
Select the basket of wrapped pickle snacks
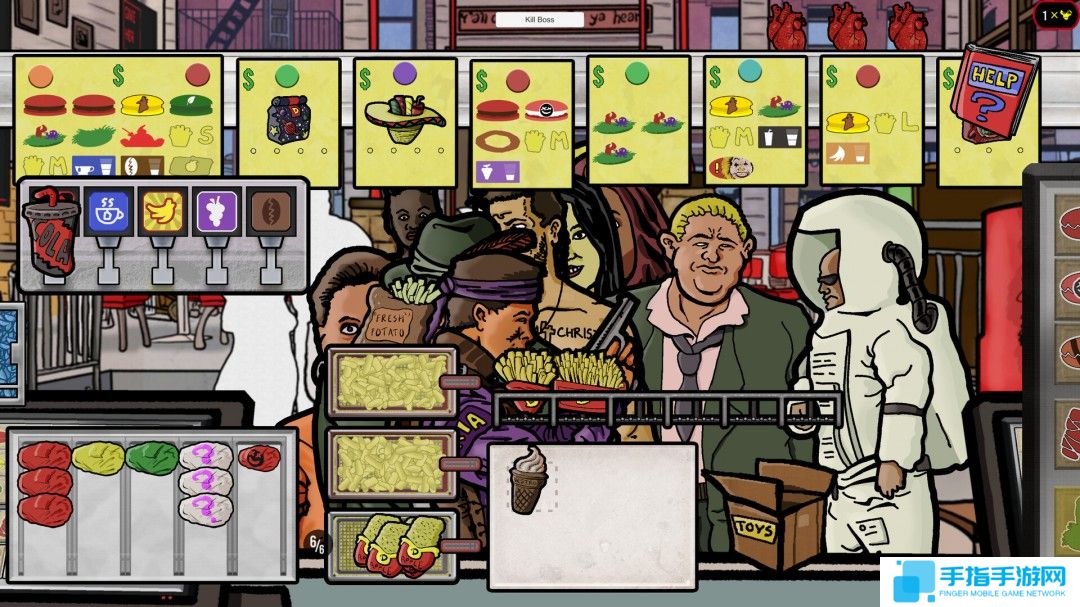point(393,545)
